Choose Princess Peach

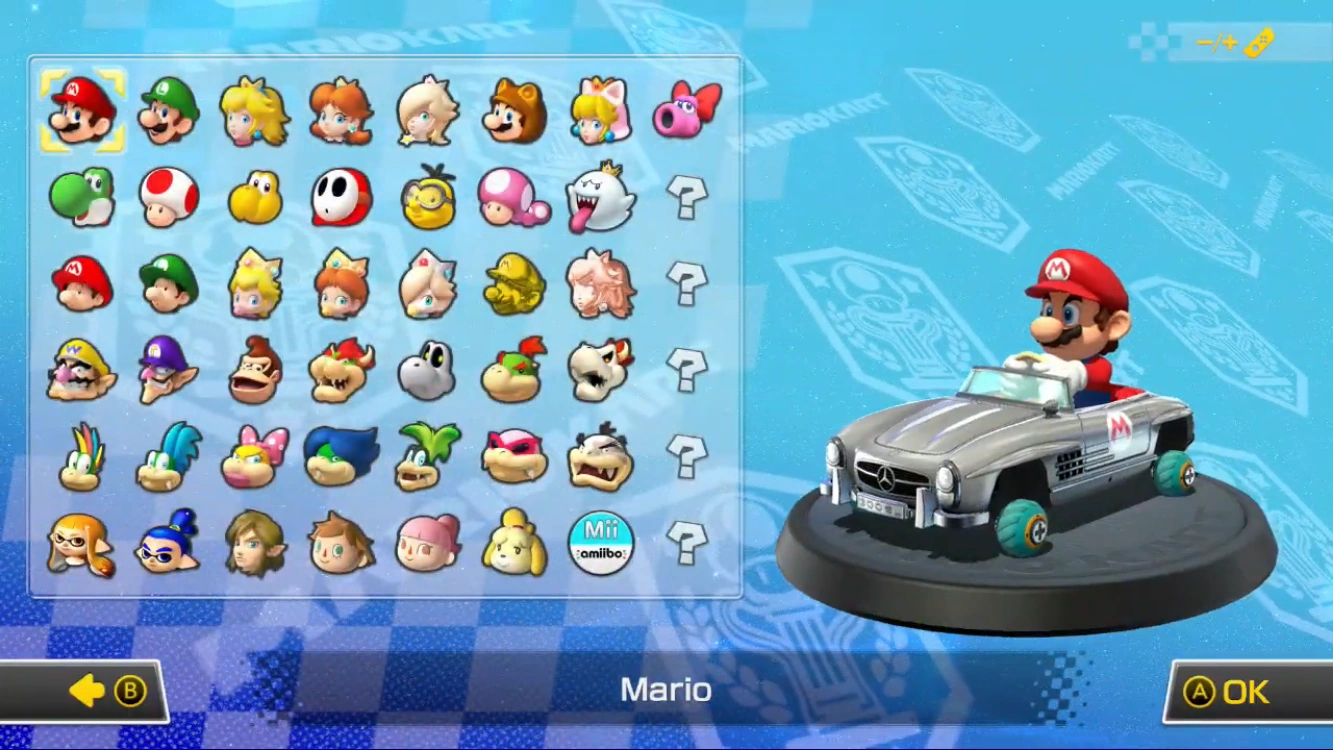coord(255,110)
